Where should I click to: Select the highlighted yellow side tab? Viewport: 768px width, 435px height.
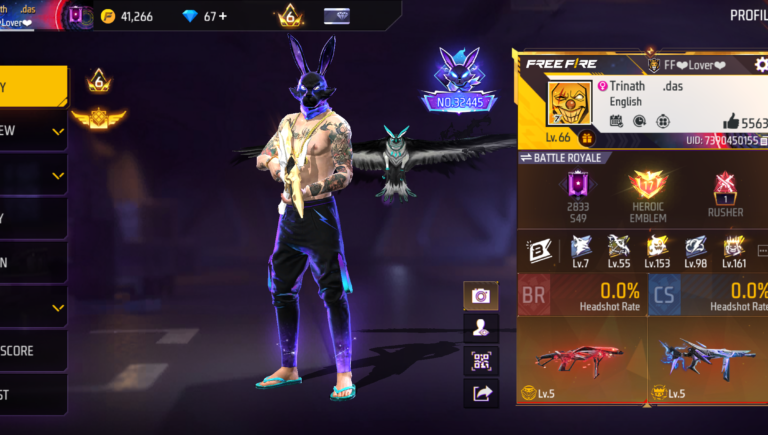tap(32, 87)
